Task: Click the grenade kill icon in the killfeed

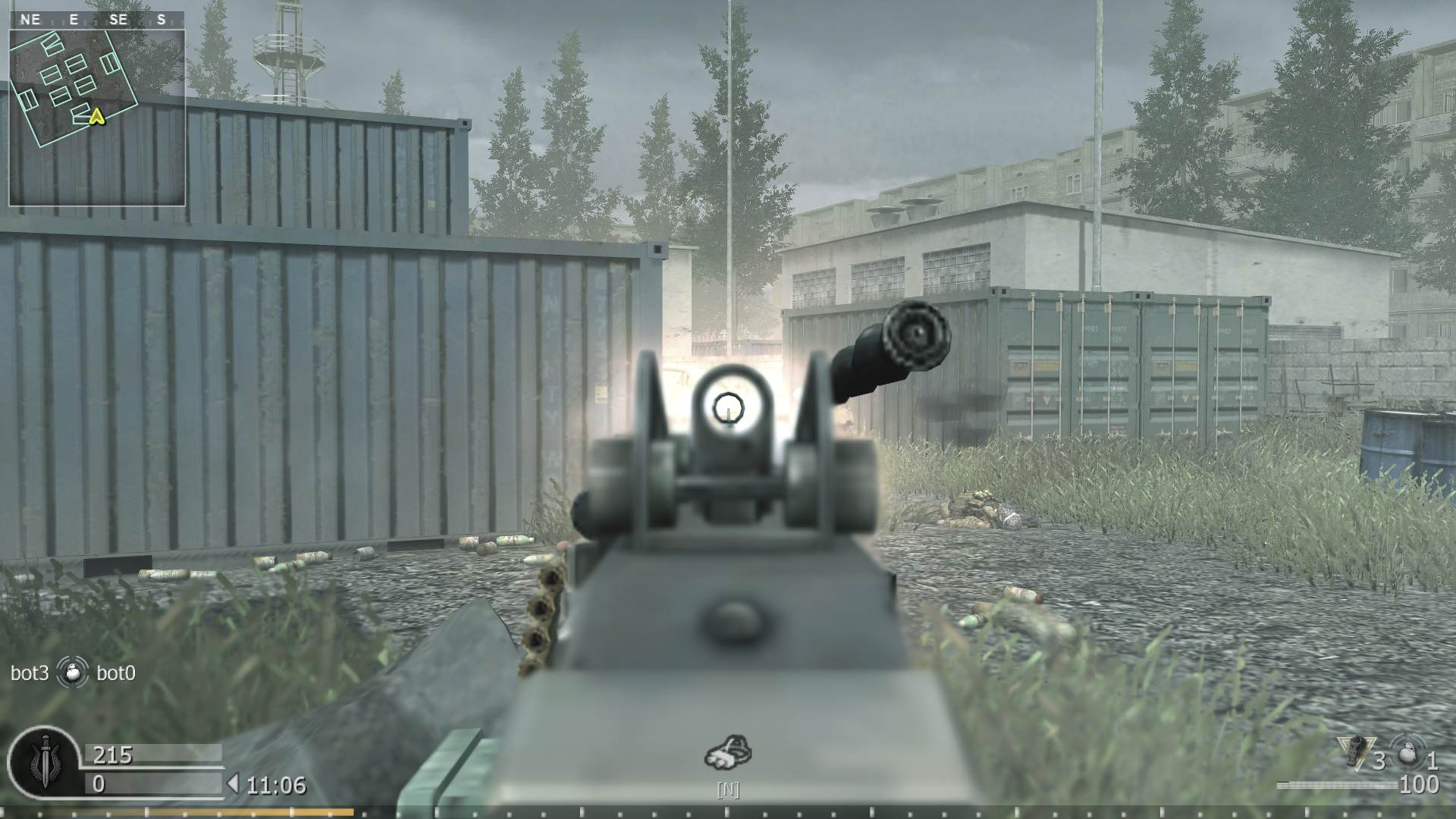Action: [73, 673]
